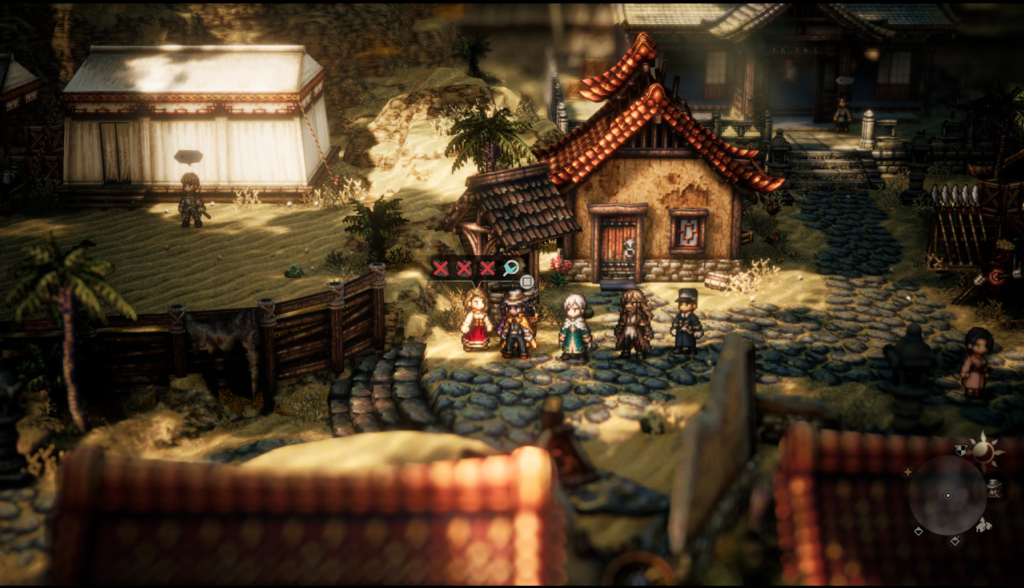This screenshot has height=588, width=1024.
Task: Toggle the sun day-night icon
Action: [983, 452]
